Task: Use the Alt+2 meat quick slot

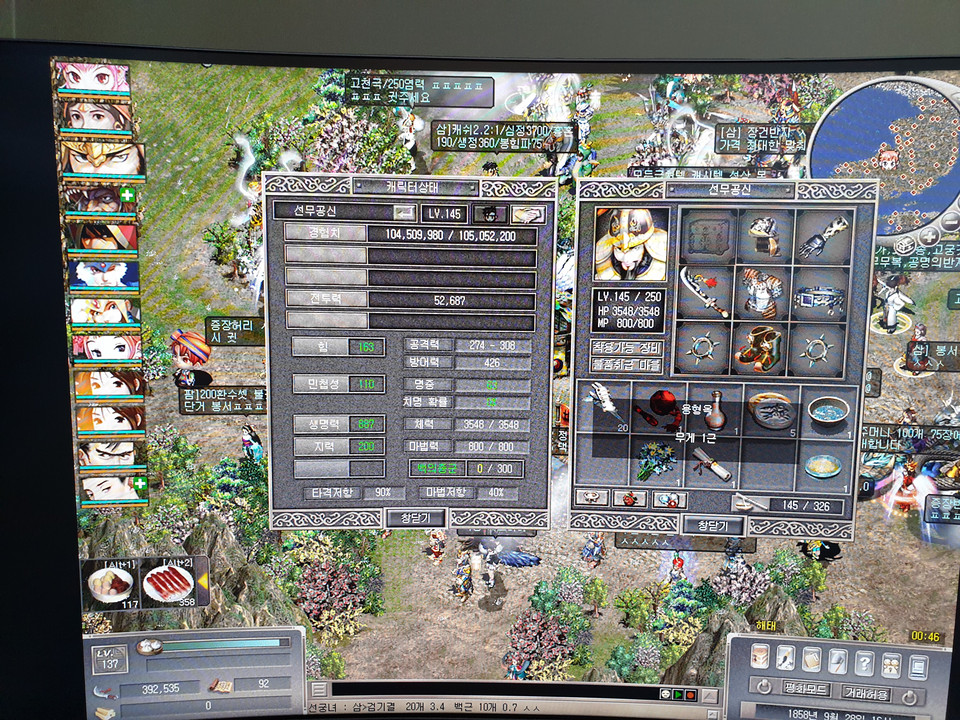Action: click(166, 583)
